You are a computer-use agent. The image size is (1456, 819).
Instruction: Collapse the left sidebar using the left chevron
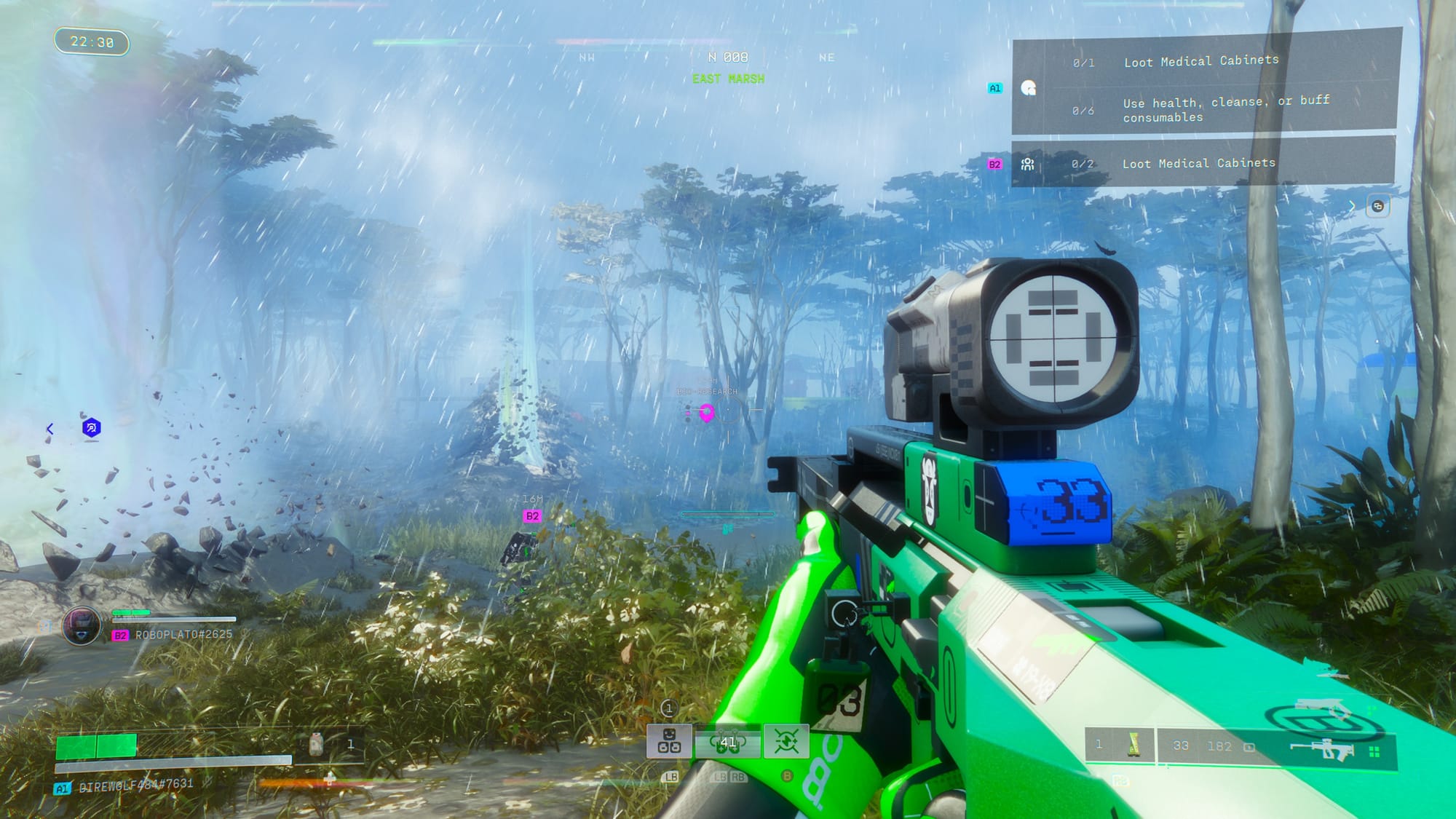tap(51, 430)
